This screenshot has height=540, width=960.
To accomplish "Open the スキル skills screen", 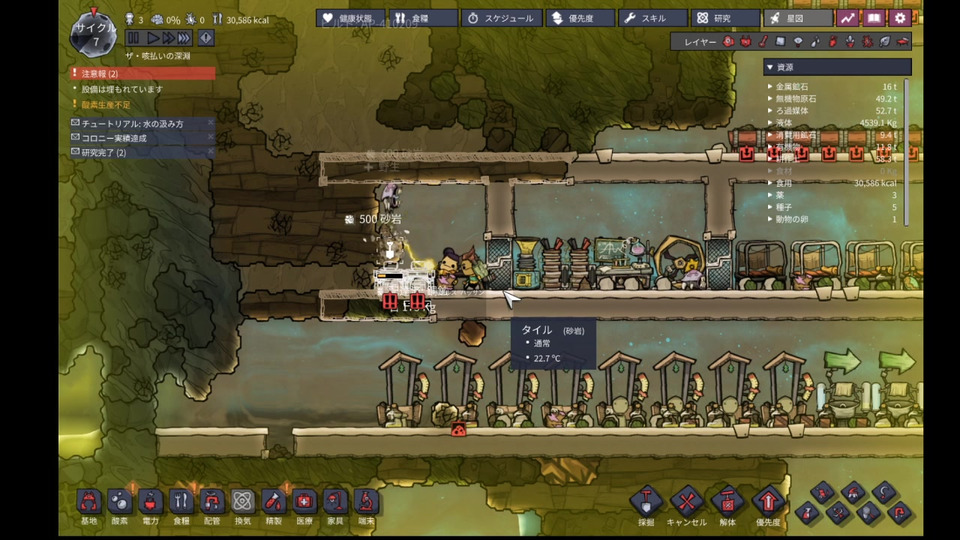I will pyautogui.click(x=653, y=18).
